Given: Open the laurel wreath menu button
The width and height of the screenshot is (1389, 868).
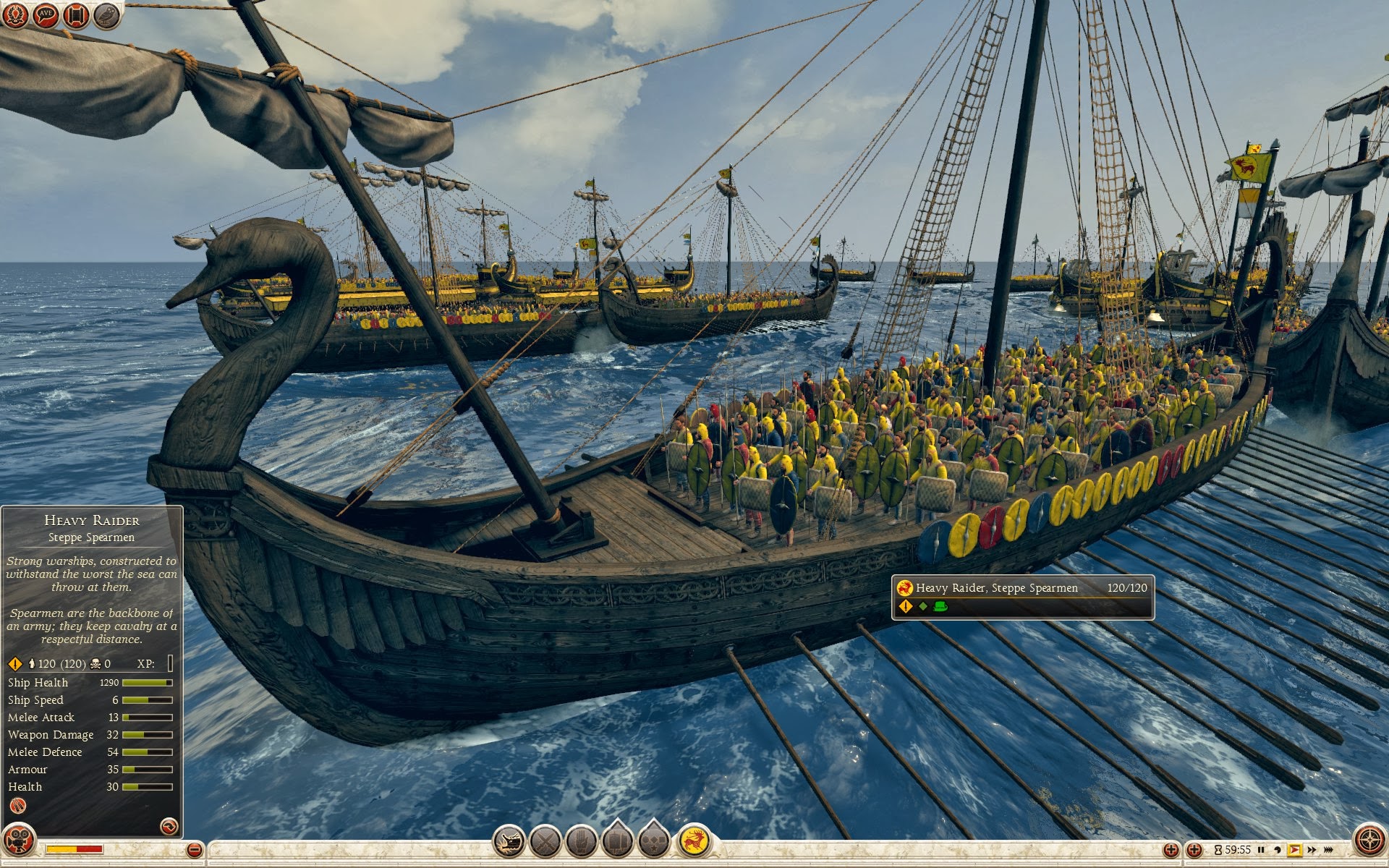Looking at the screenshot, I should [x=15, y=15].
